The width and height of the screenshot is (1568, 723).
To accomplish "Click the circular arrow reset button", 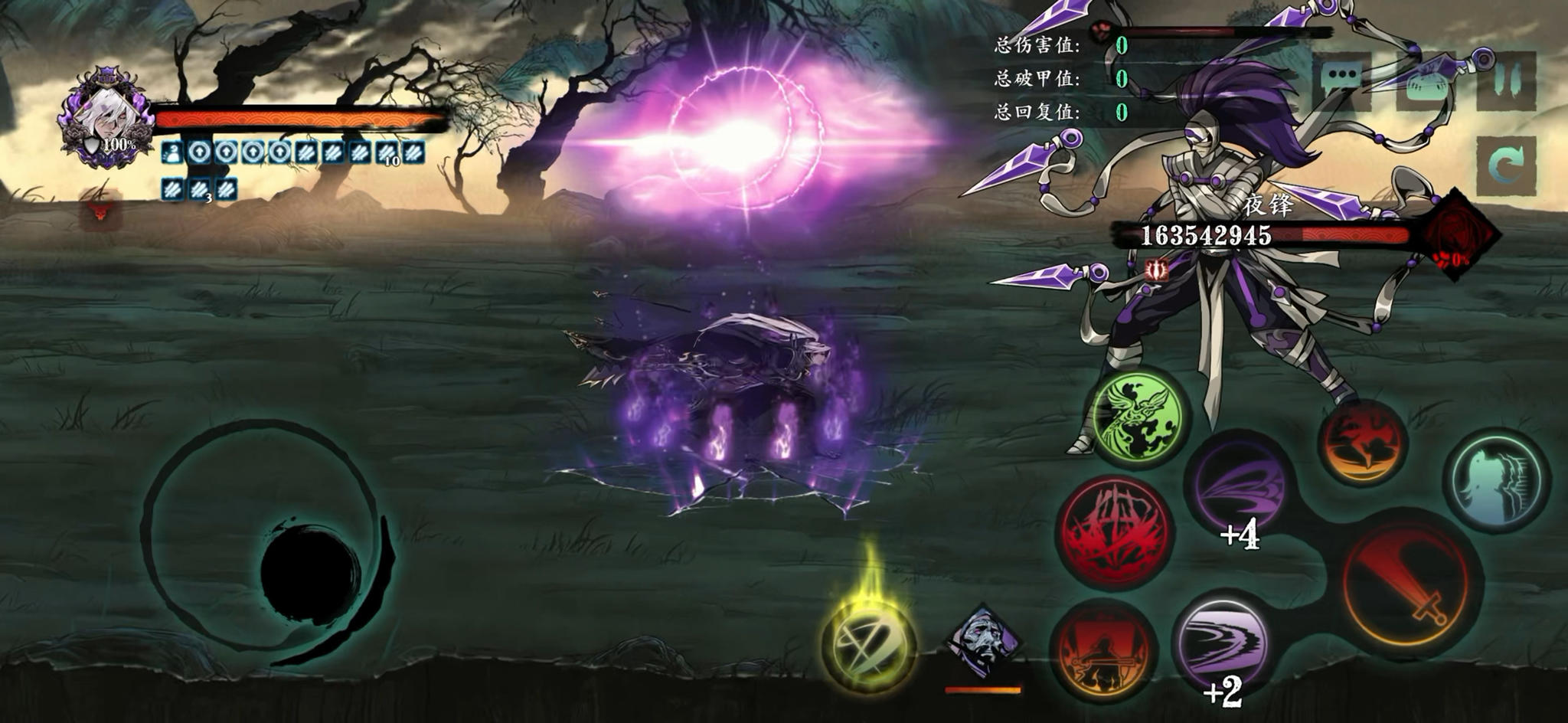I will tap(1506, 166).
